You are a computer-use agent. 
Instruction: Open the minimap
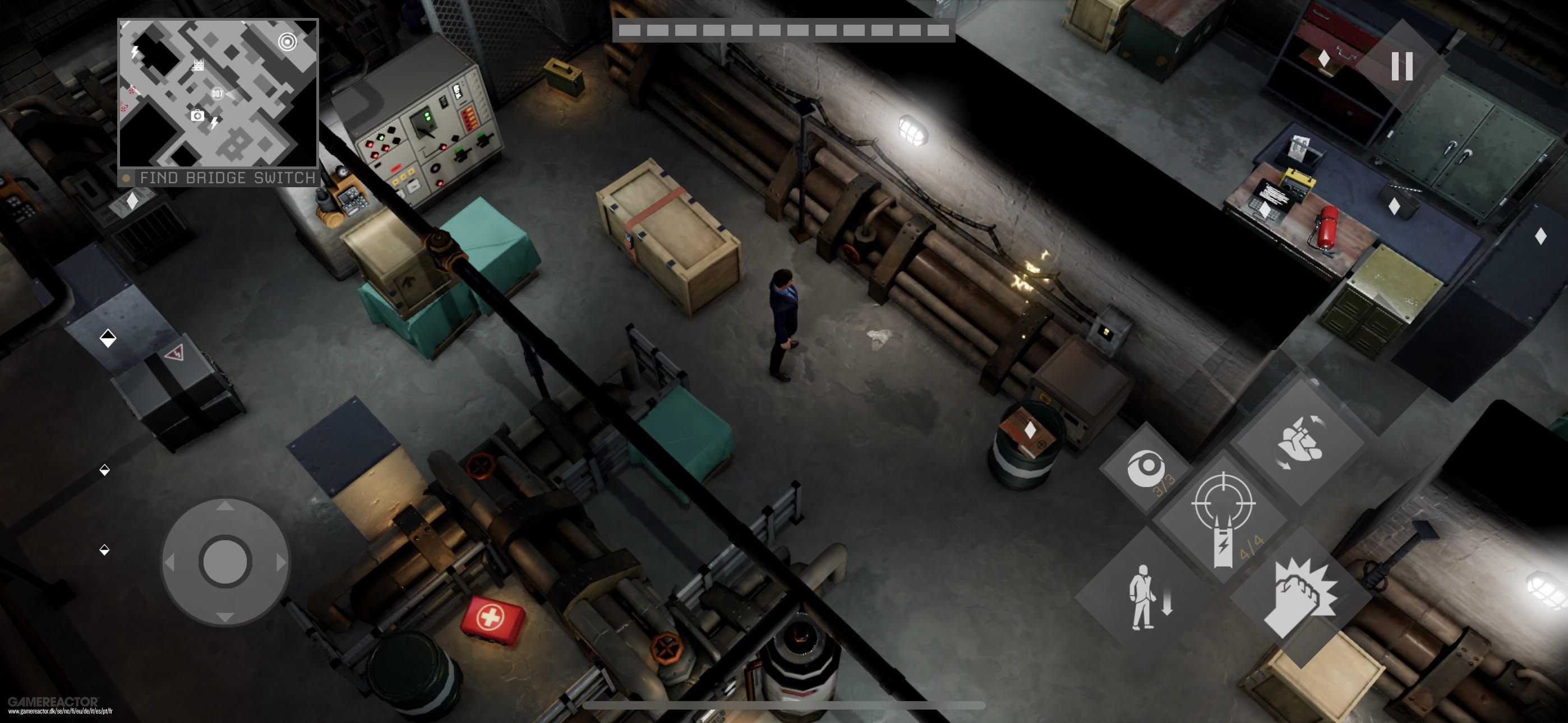pos(218,93)
